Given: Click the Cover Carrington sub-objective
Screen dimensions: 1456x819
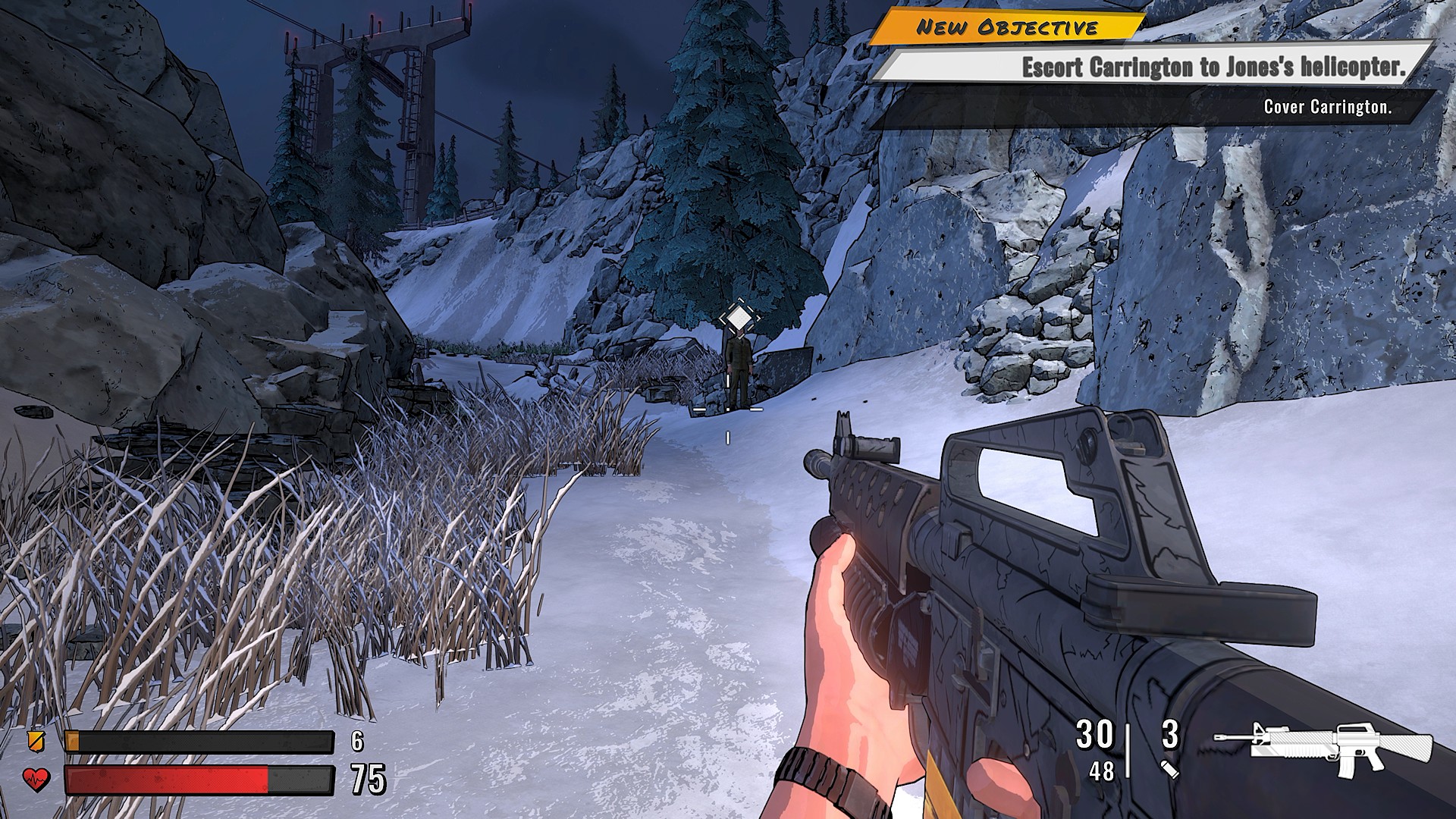Looking at the screenshot, I should click(1326, 107).
